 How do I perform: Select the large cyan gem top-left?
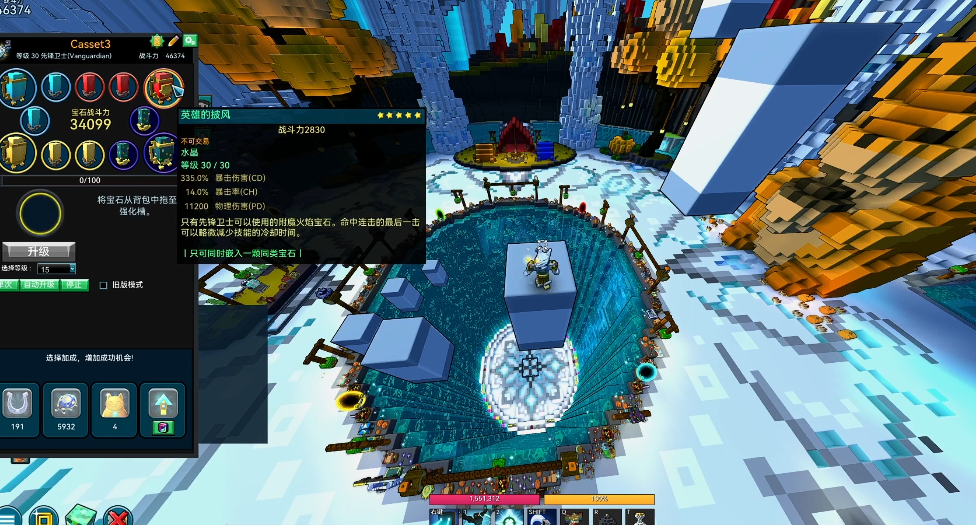coord(18,89)
